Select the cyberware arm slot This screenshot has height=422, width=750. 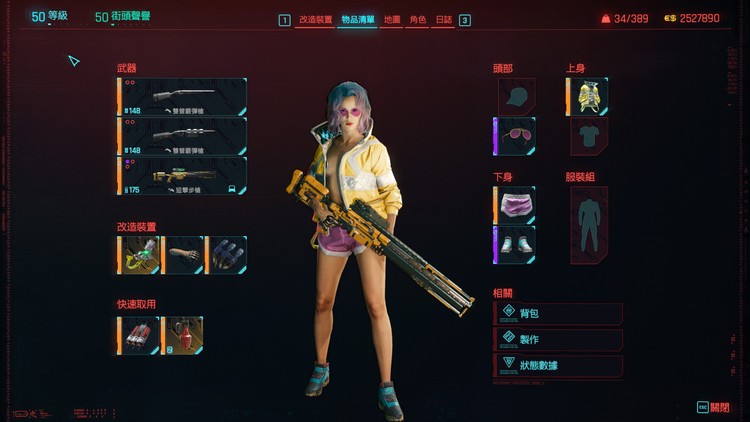click(x=183, y=255)
